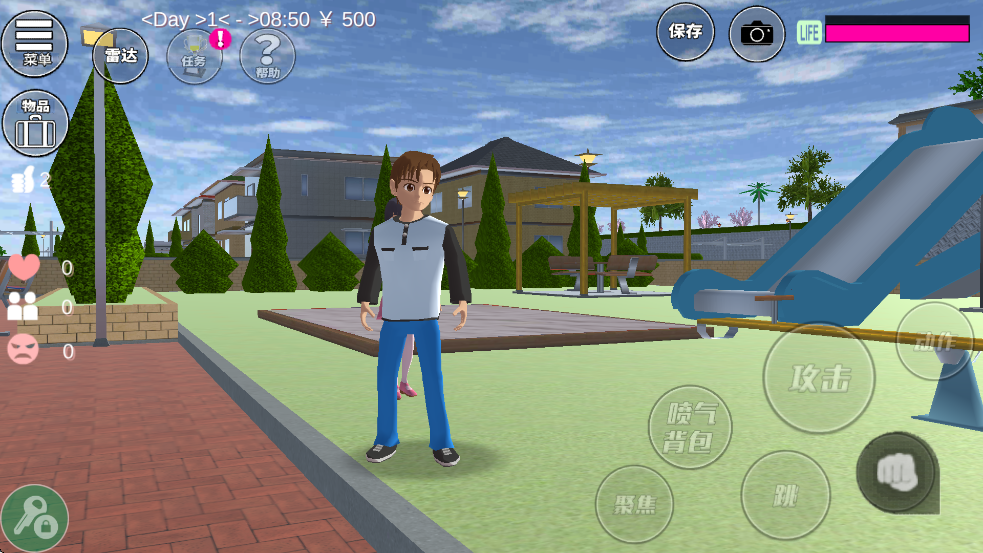The width and height of the screenshot is (983, 553).
Task: Open the camera photo mode
Action: tap(757, 33)
